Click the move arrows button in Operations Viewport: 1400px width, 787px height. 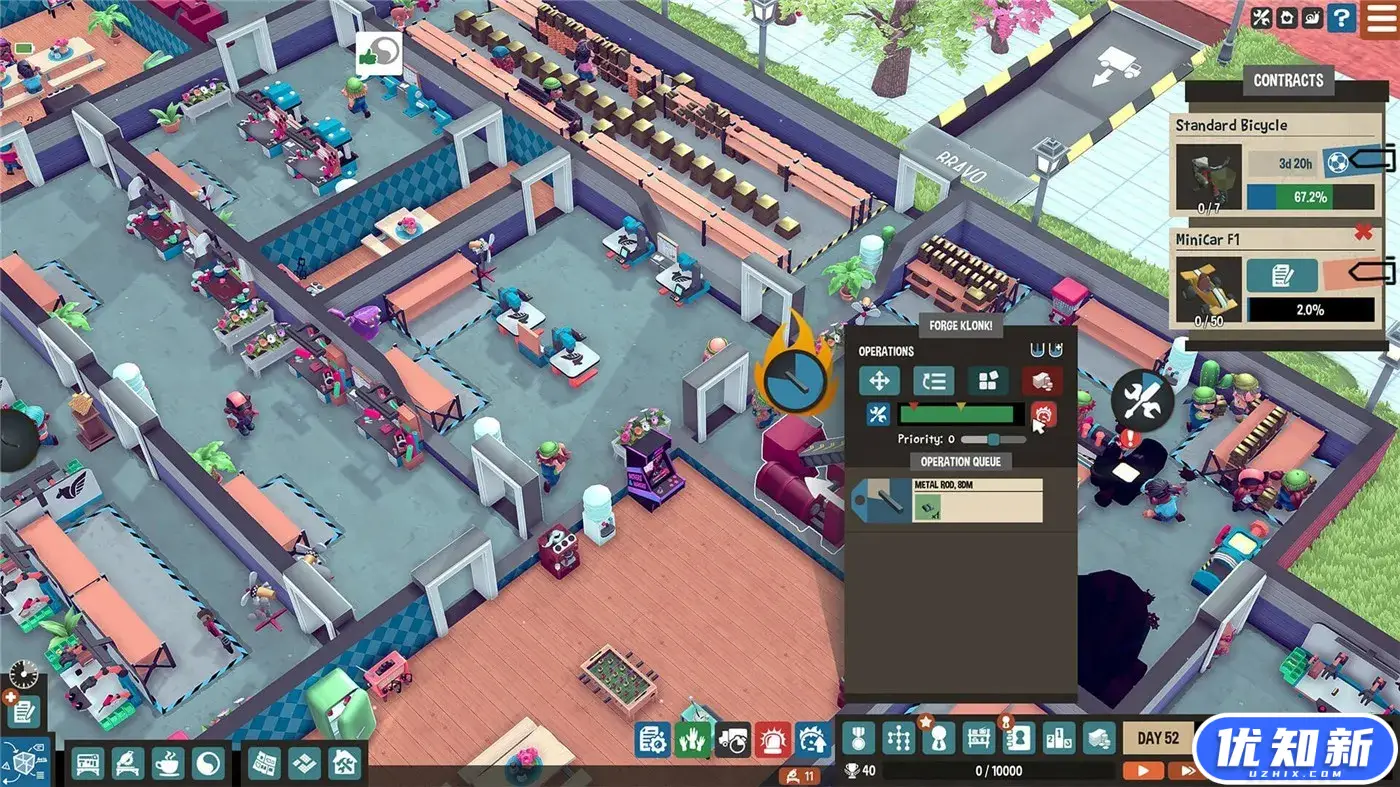[879, 381]
